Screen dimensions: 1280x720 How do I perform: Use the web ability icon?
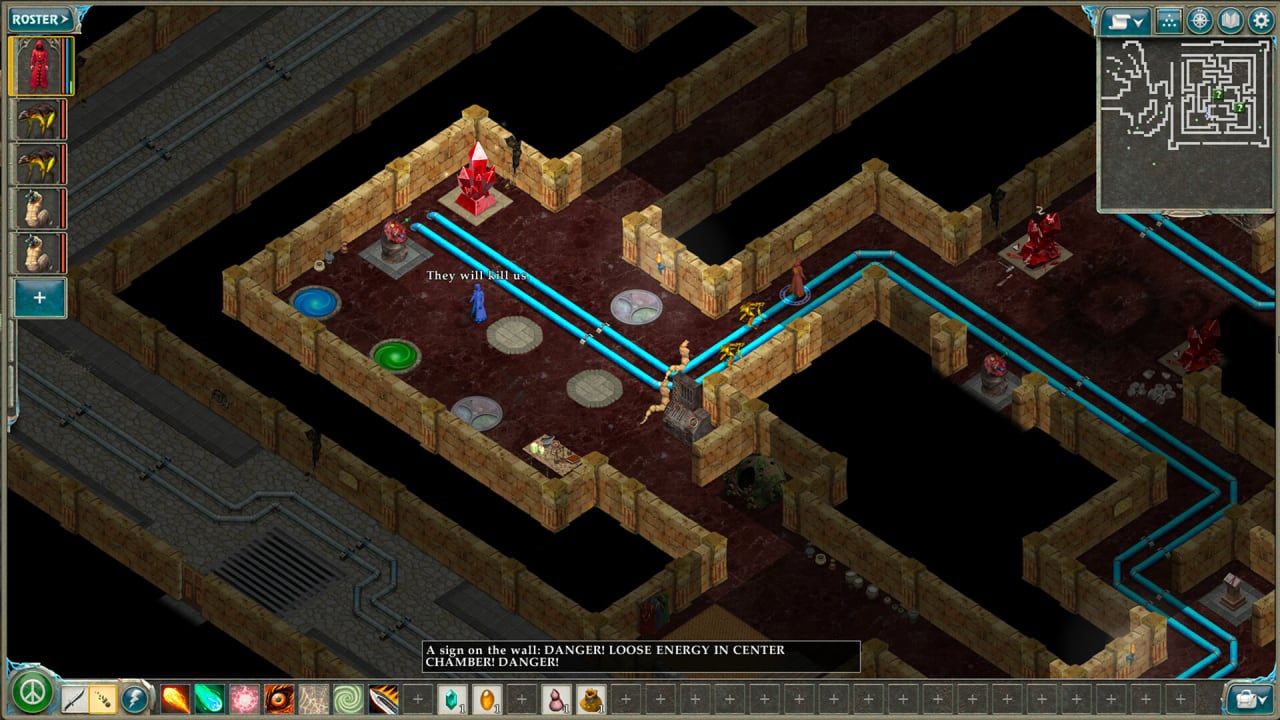coord(313,698)
